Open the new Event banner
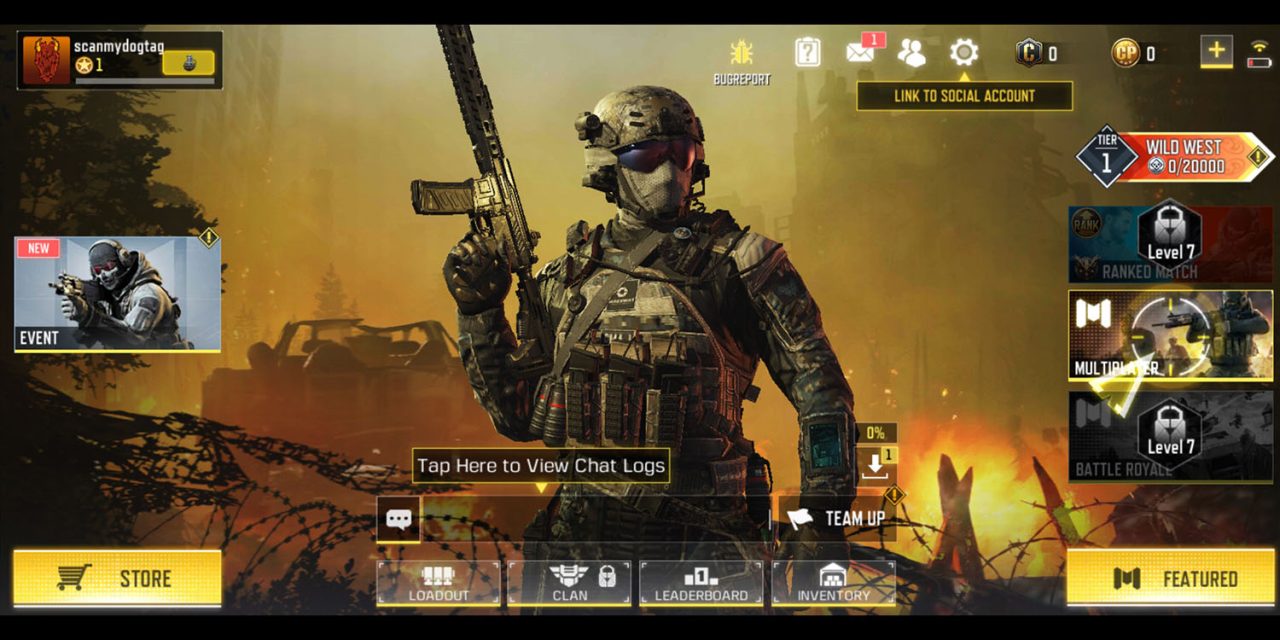This screenshot has height=640, width=1280. click(x=117, y=294)
